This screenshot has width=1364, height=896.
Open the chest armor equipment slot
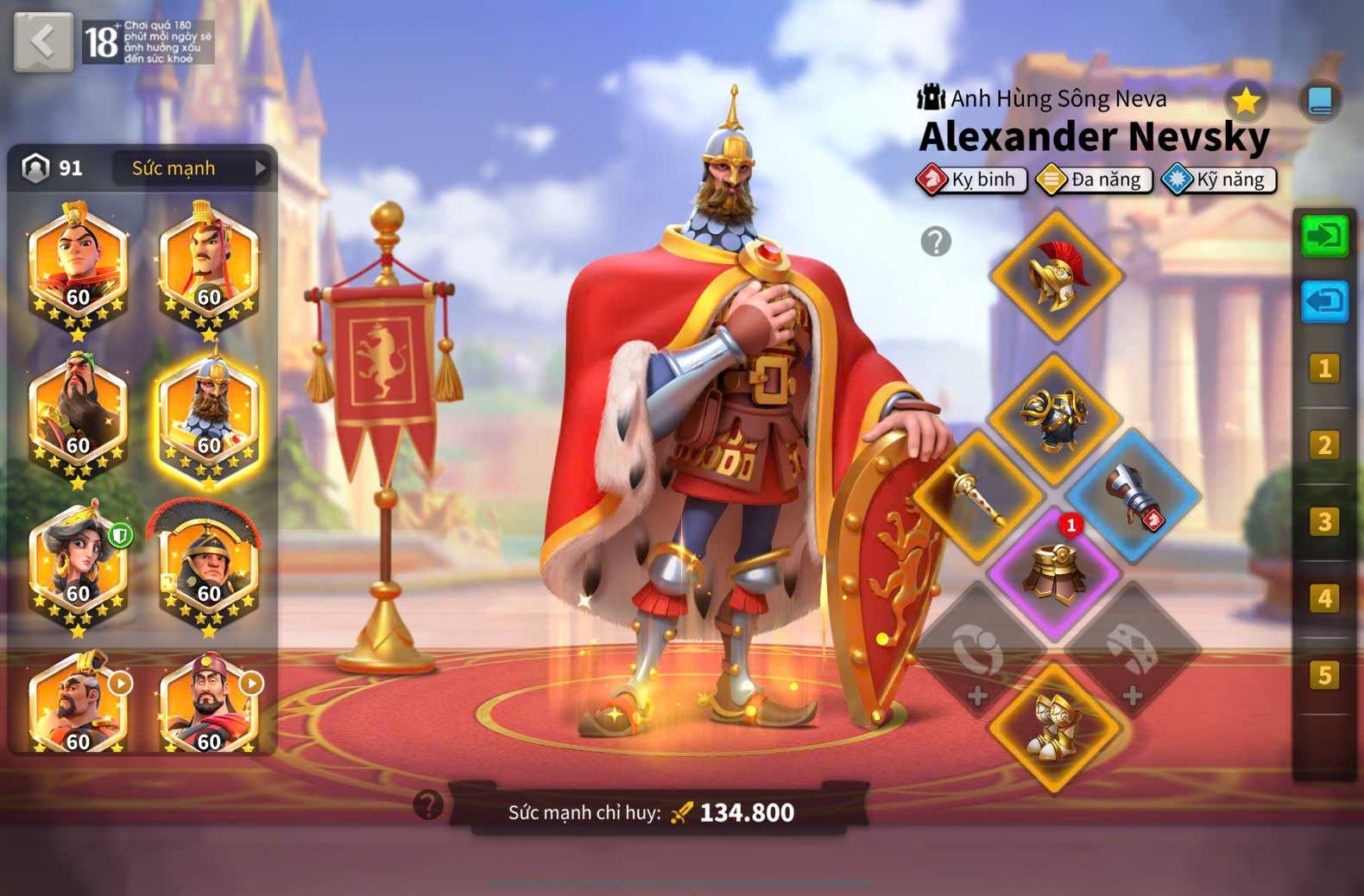click(x=1054, y=419)
